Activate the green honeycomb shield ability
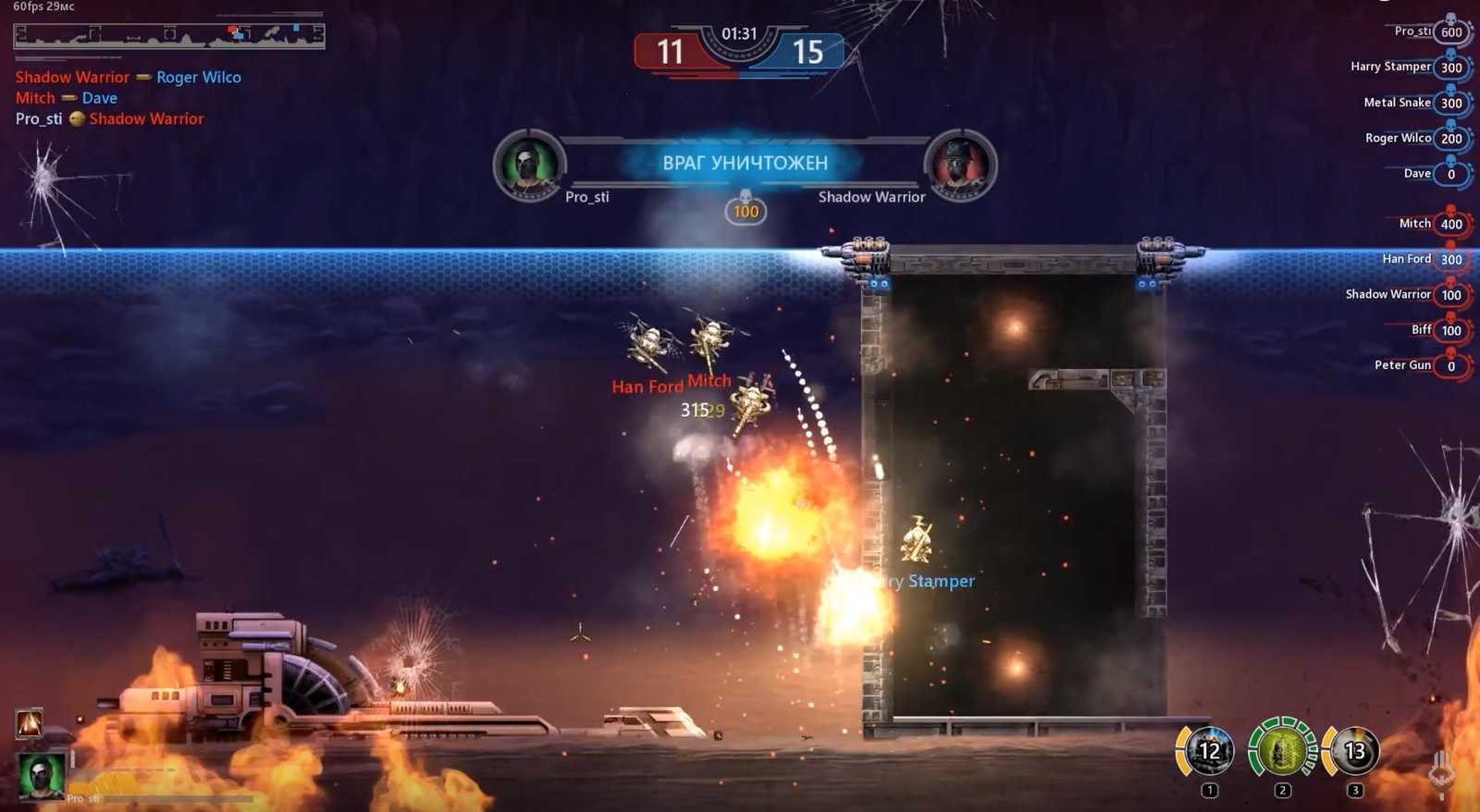 (x=1281, y=751)
